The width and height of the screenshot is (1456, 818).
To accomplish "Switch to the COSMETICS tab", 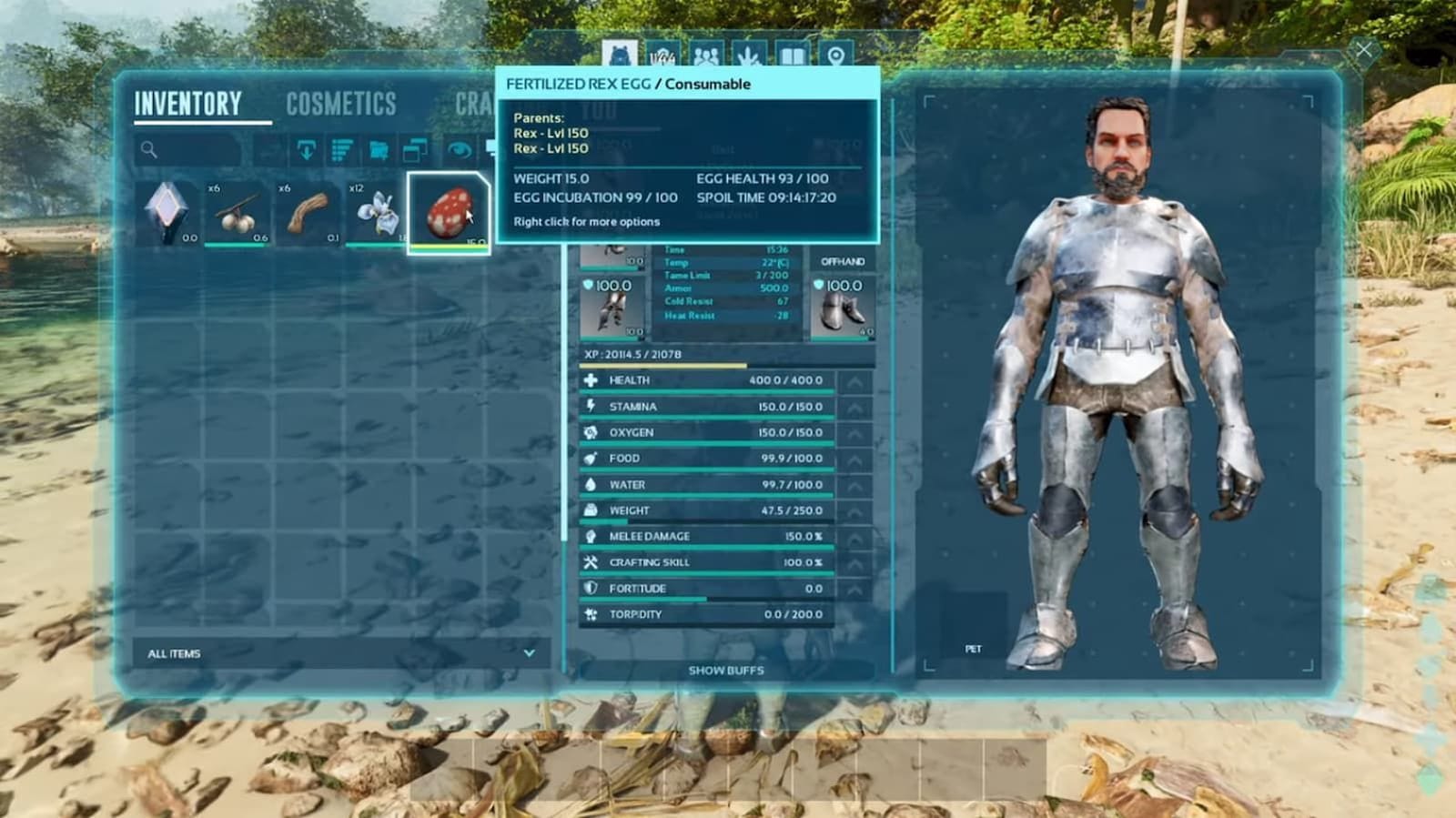I will click(339, 105).
